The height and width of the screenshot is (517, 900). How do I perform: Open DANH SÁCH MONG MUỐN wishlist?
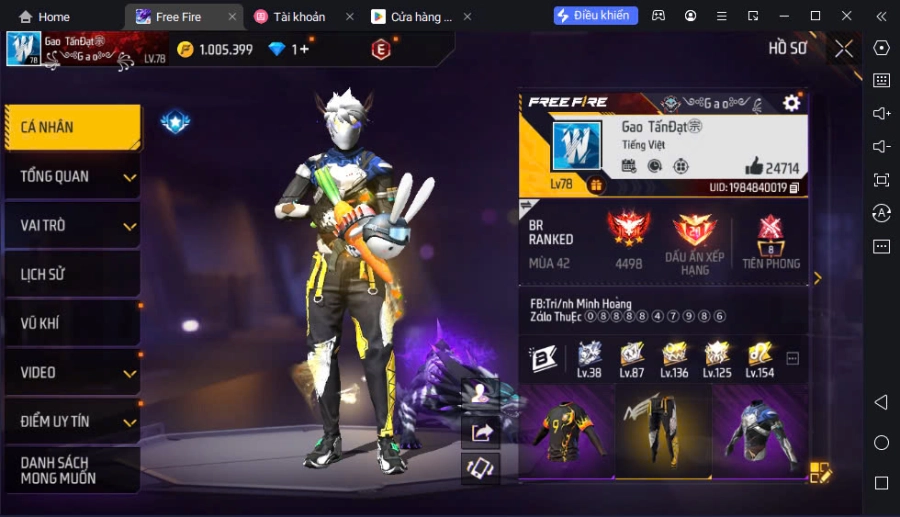[70, 470]
